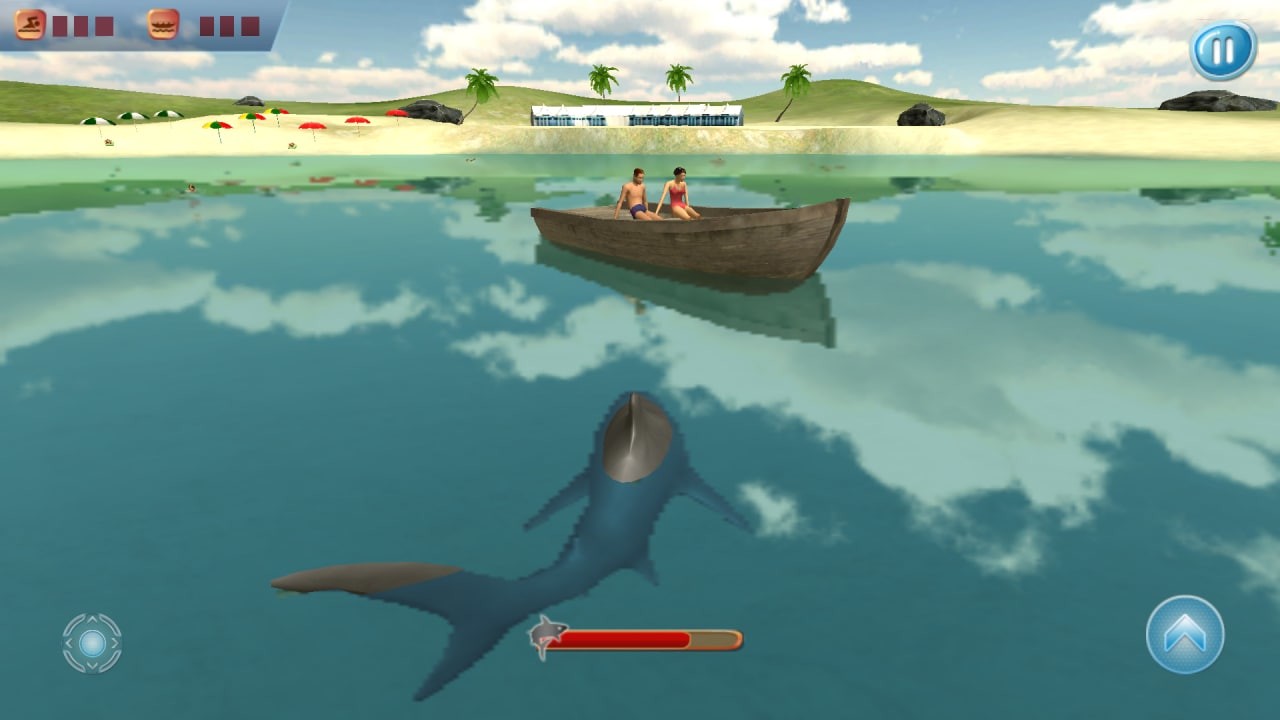This screenshot has width=1280, height=720.
Task: Click the swimmer objective icon top-left
Action: coord(30,25)
